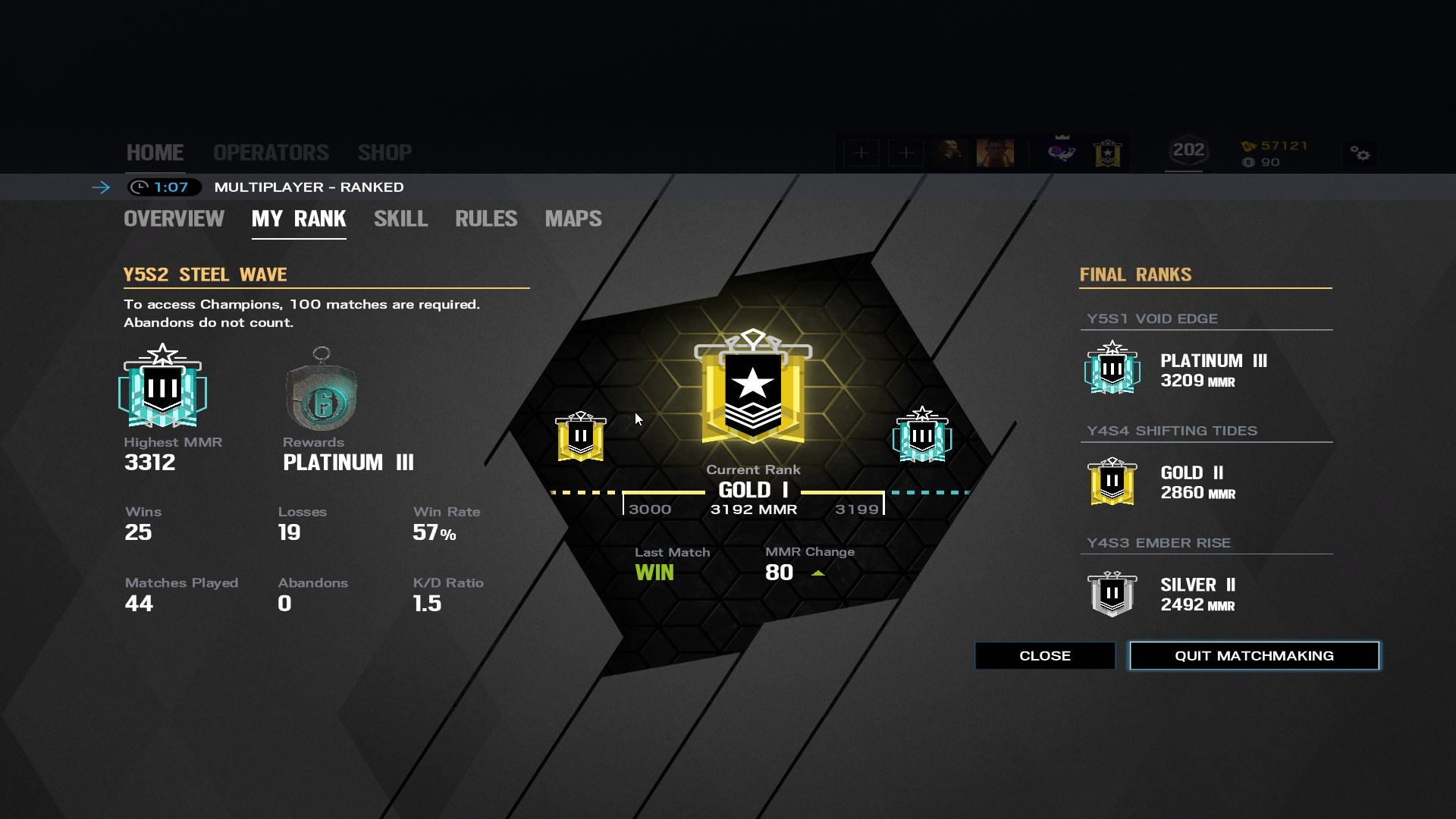Open the Skill tab
The width and height of the screenshot is (1456, 819).
click(400, 219)
